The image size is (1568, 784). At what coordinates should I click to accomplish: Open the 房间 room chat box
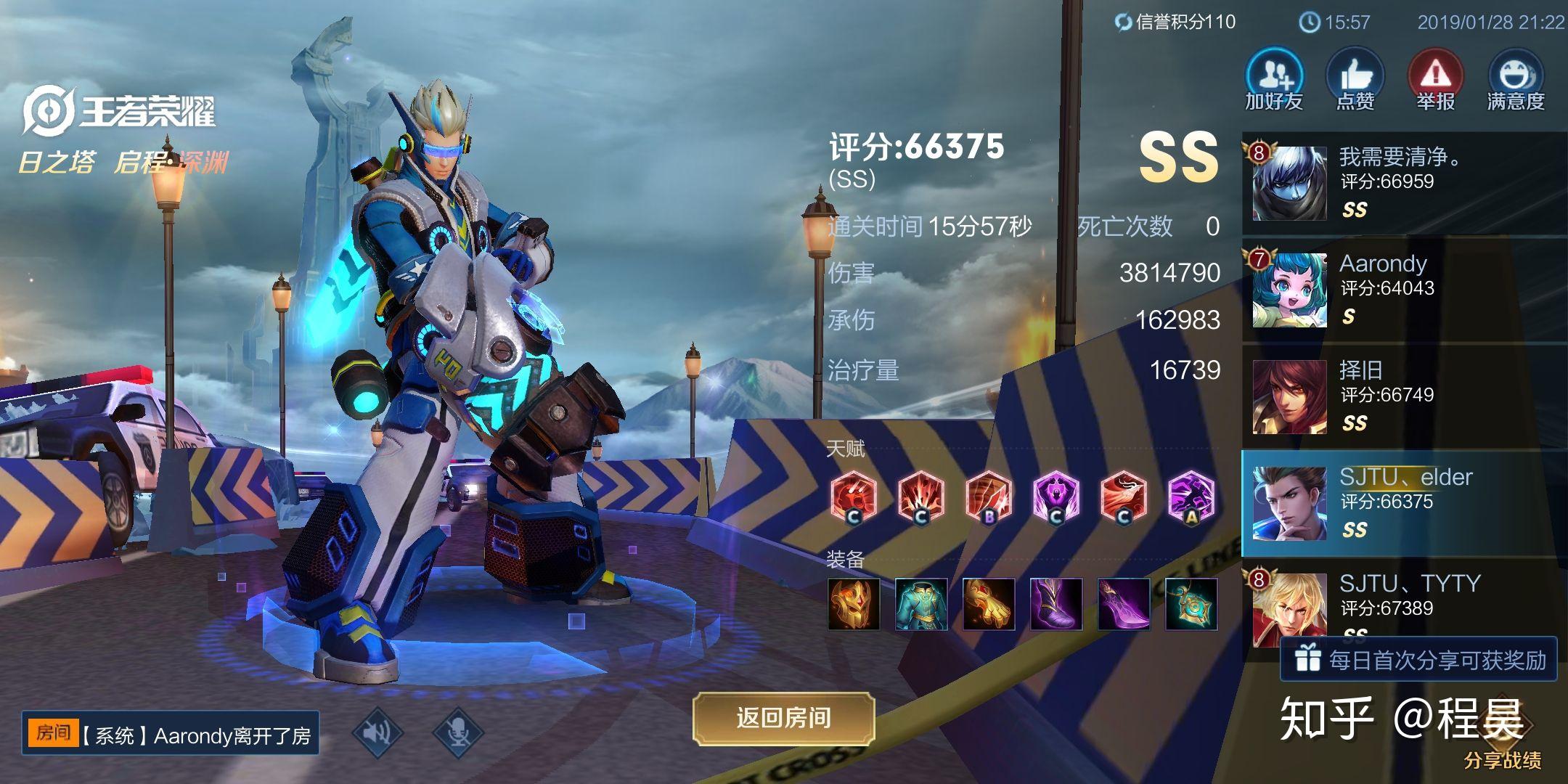170,734
